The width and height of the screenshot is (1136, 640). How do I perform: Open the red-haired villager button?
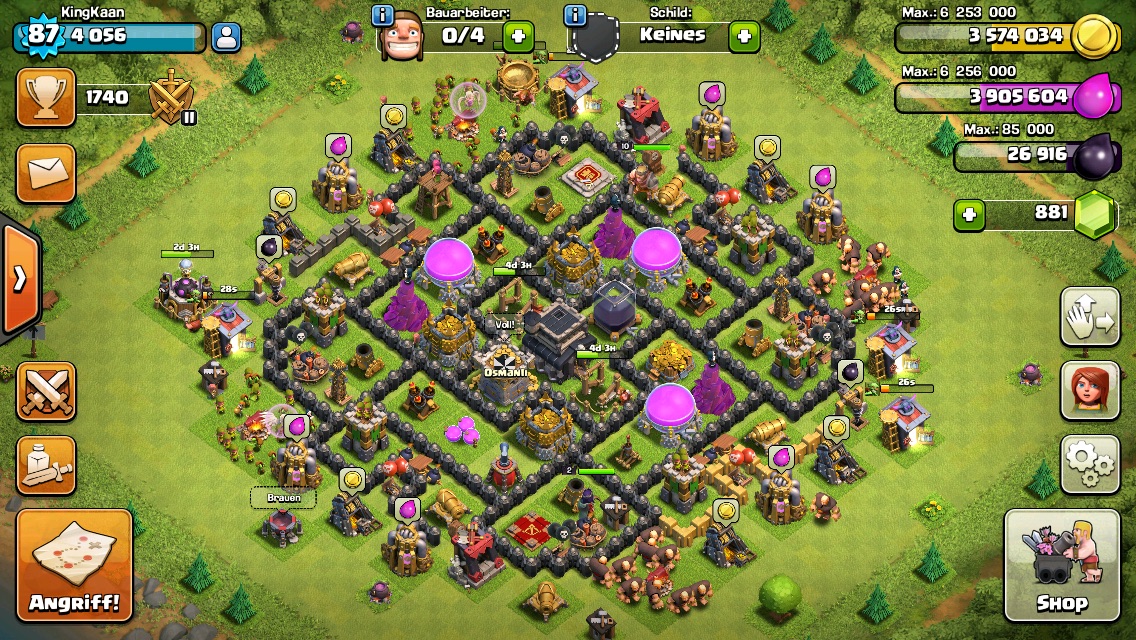(x=1089, y=391)
